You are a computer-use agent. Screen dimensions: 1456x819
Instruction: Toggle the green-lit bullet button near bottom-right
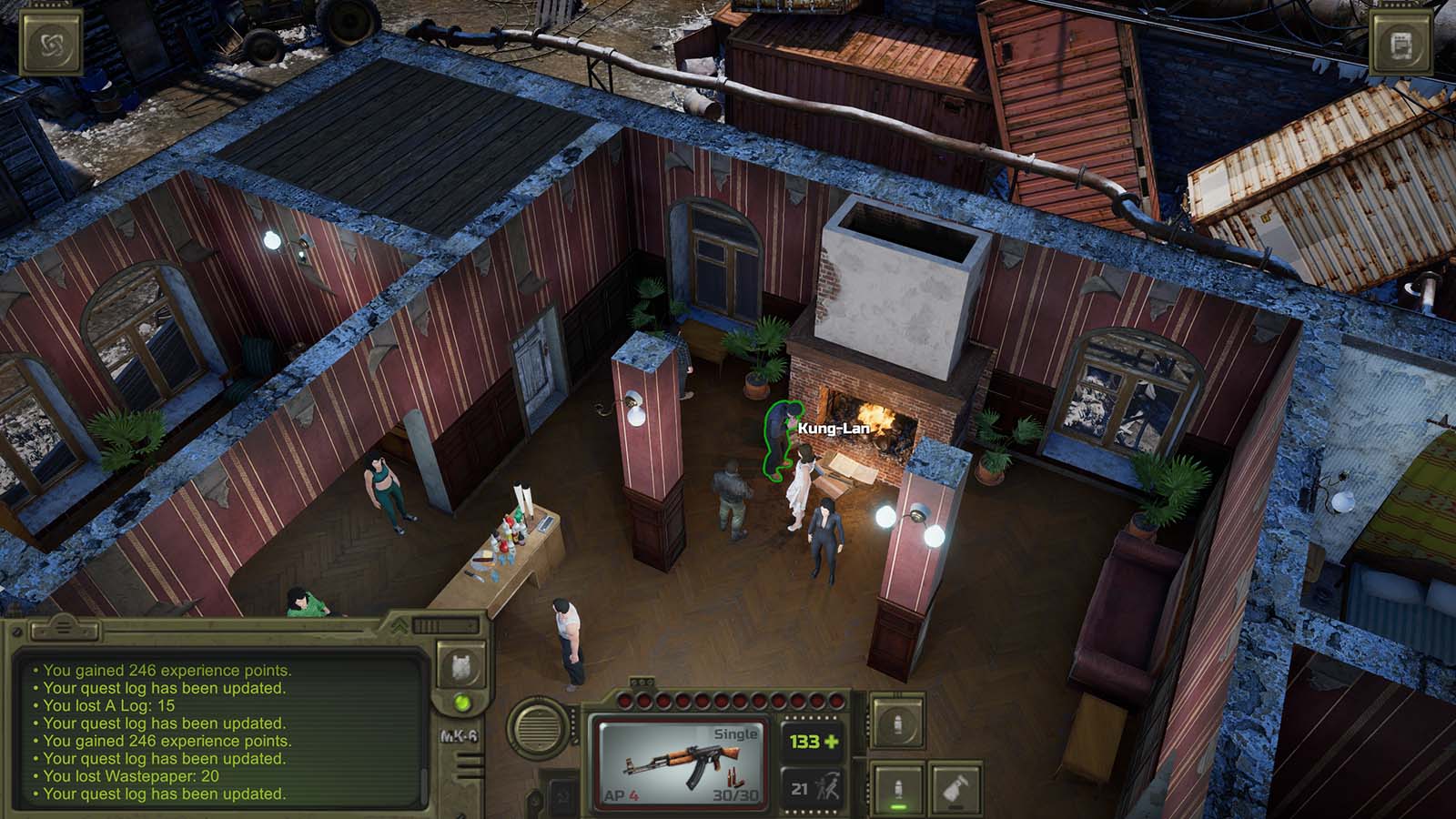point(898,787)
